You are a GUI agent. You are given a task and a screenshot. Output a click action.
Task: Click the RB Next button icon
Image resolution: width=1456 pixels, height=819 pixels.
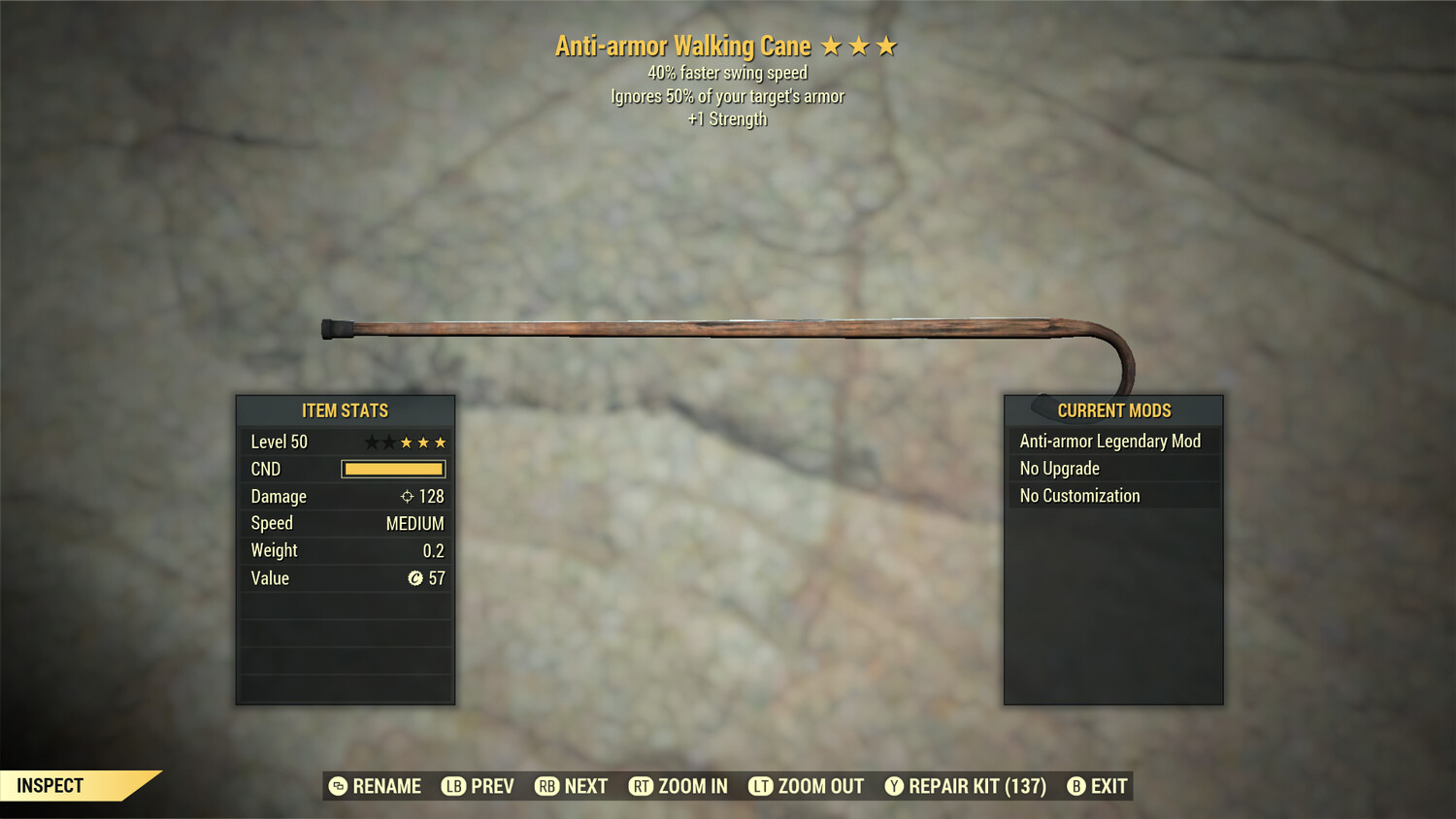click(546, 786)
